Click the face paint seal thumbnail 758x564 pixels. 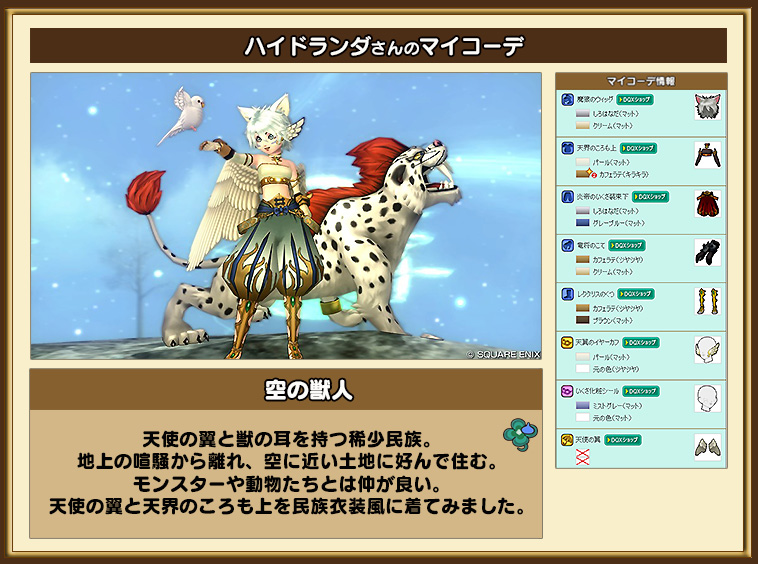coord(708,398)
